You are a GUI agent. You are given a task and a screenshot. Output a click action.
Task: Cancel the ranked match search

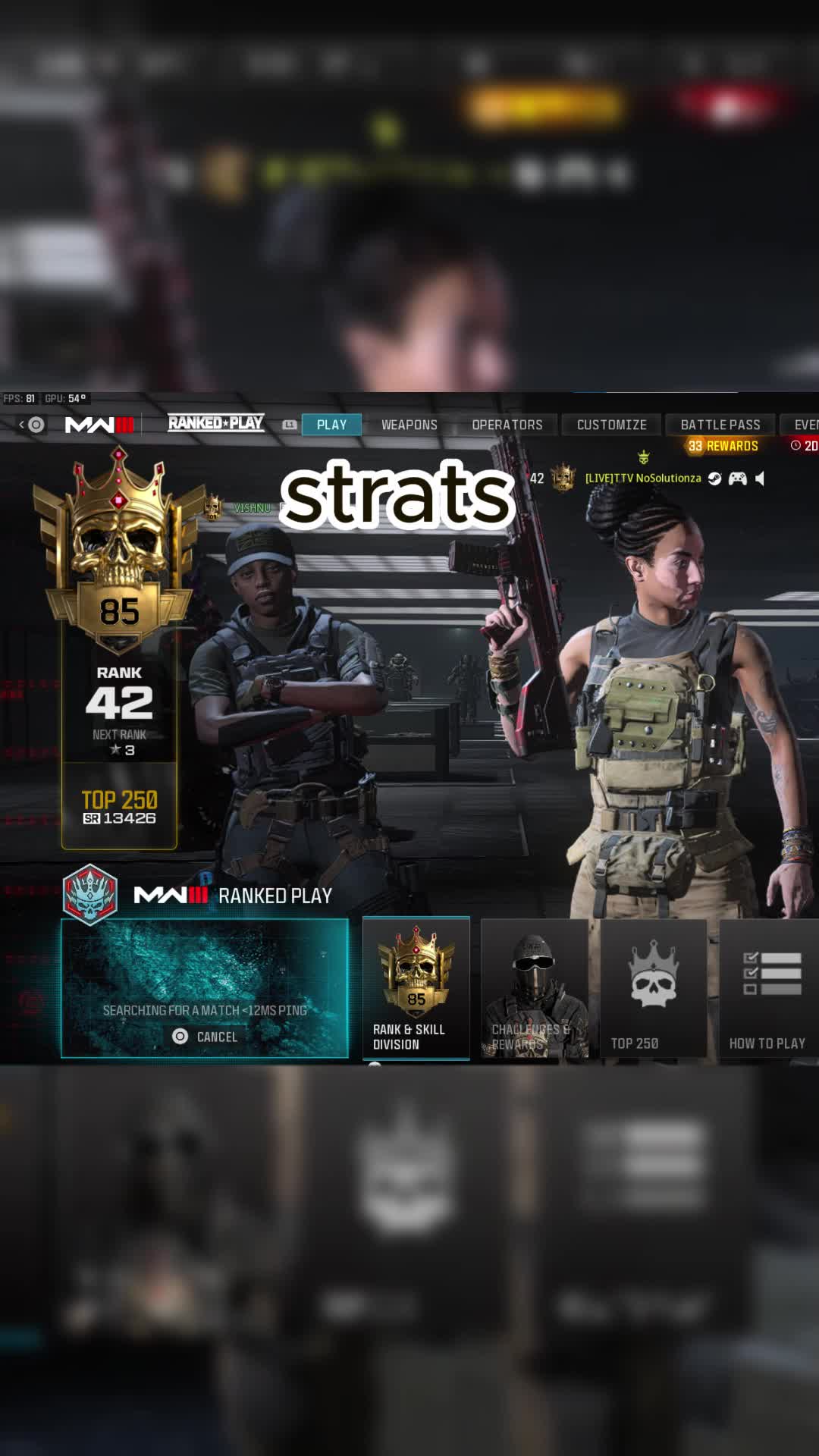(206, 1037)
